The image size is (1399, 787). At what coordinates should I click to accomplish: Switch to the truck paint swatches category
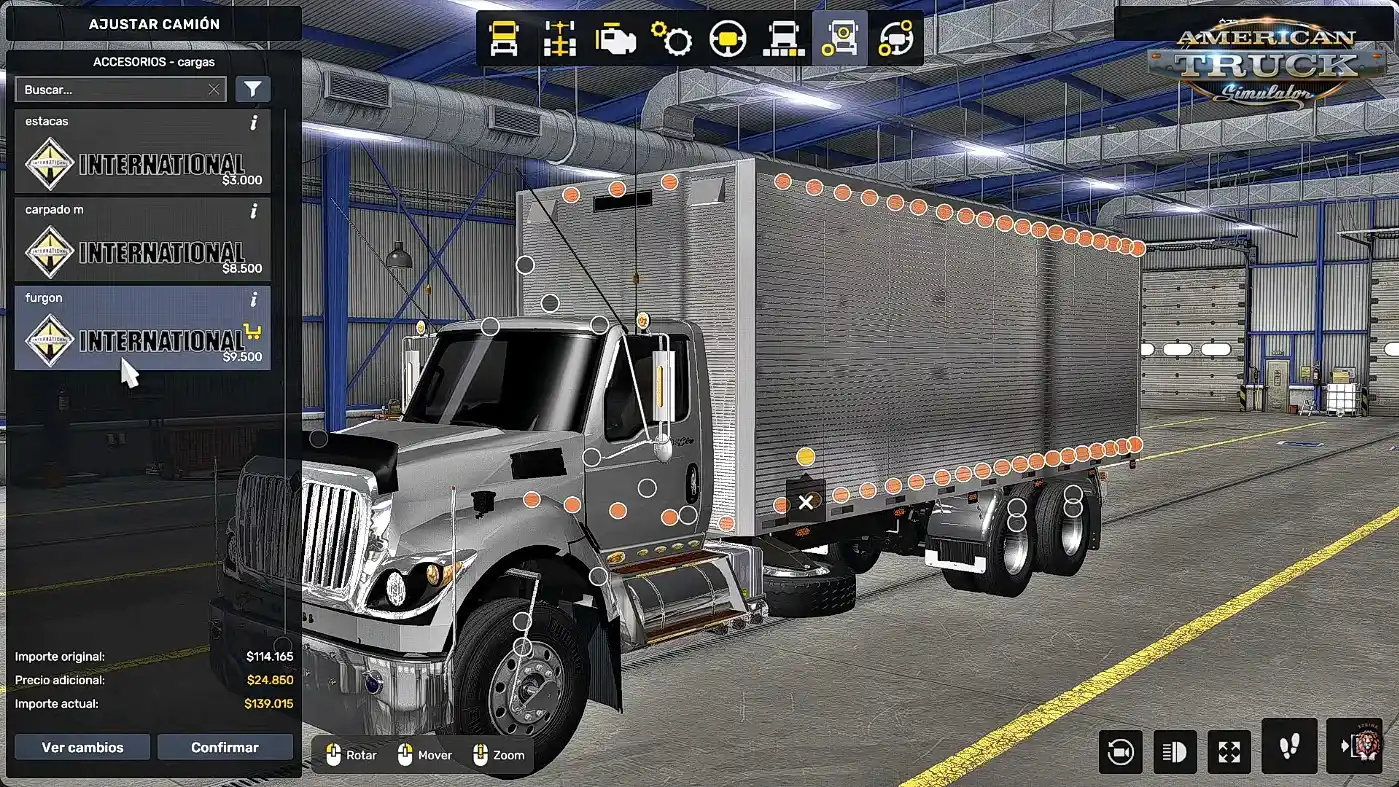click(784, 39)
